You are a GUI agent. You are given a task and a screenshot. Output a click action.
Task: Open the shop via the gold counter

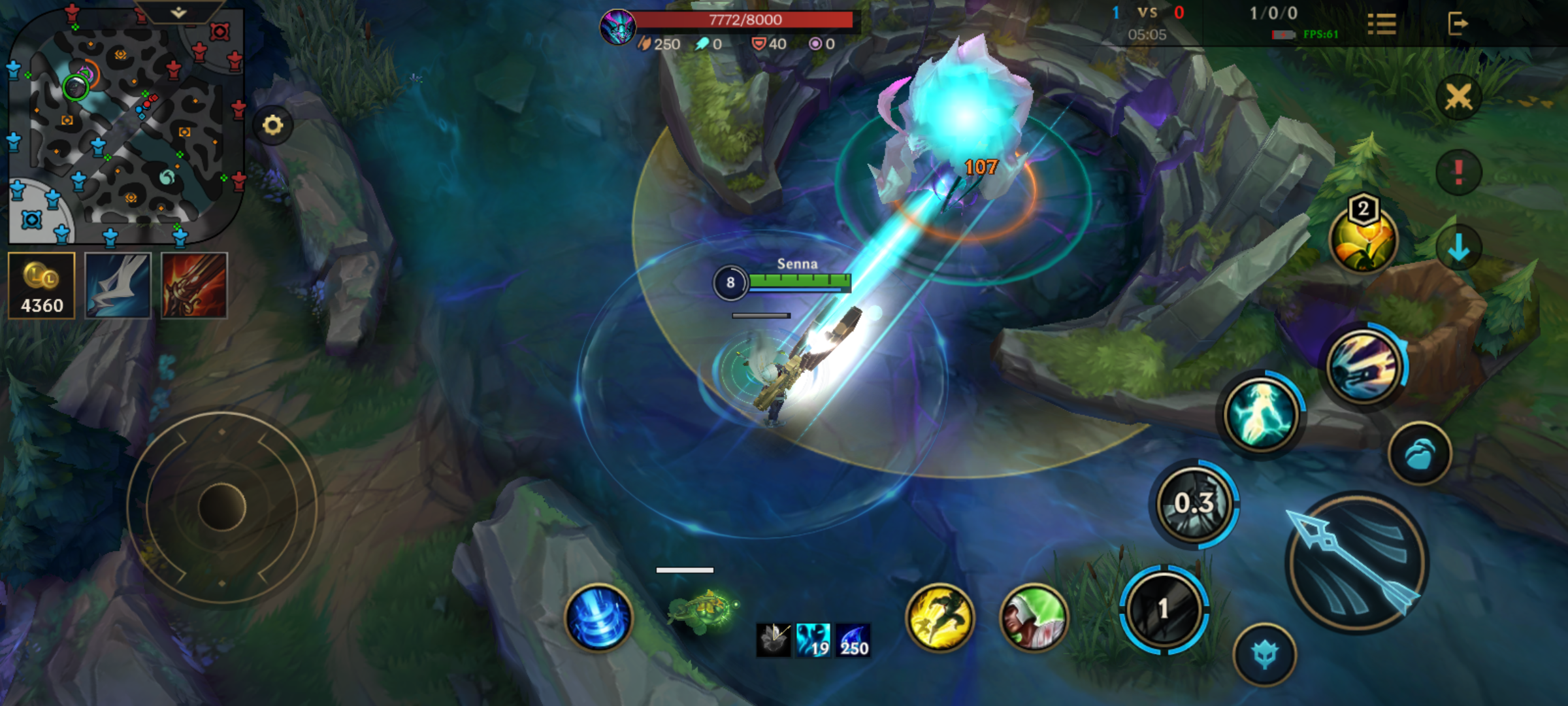click(42, 286)
